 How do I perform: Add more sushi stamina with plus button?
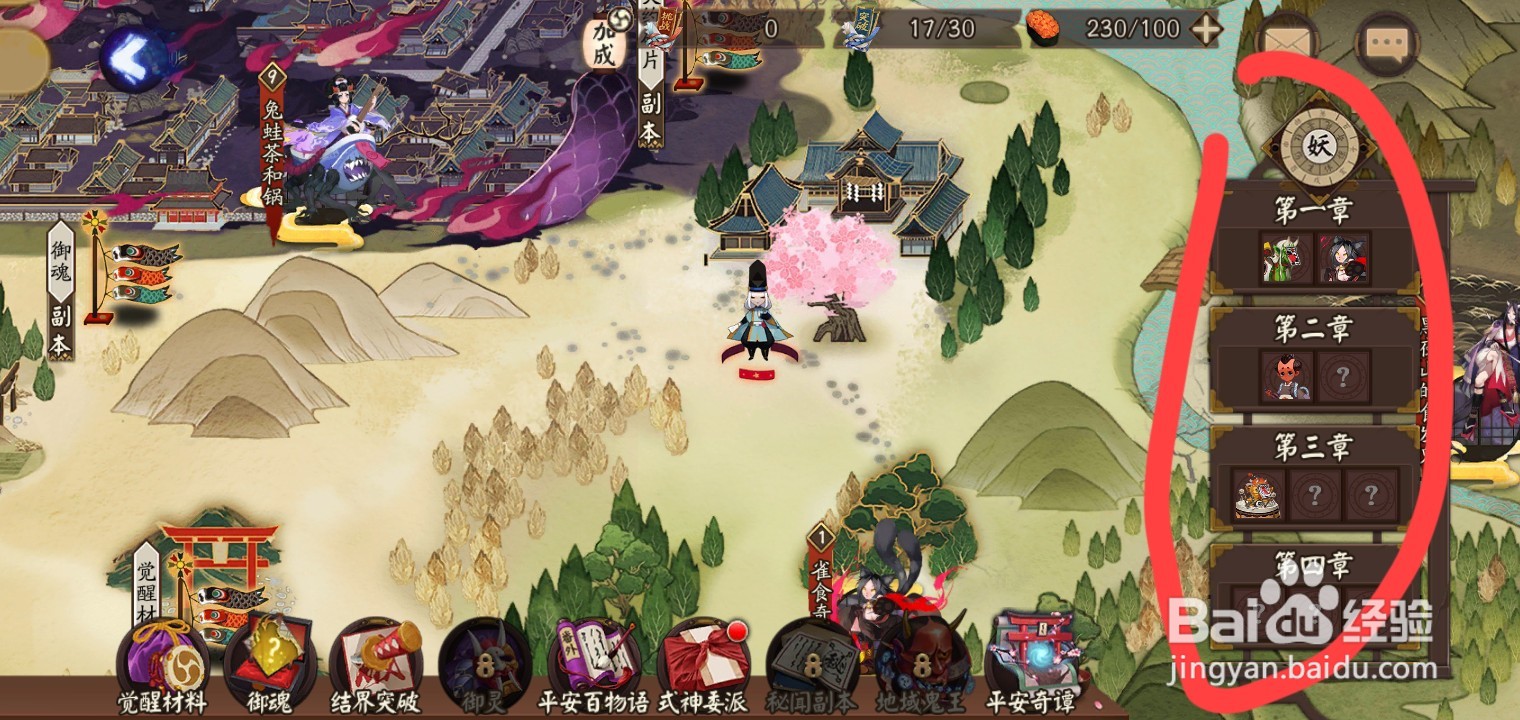1206,29
